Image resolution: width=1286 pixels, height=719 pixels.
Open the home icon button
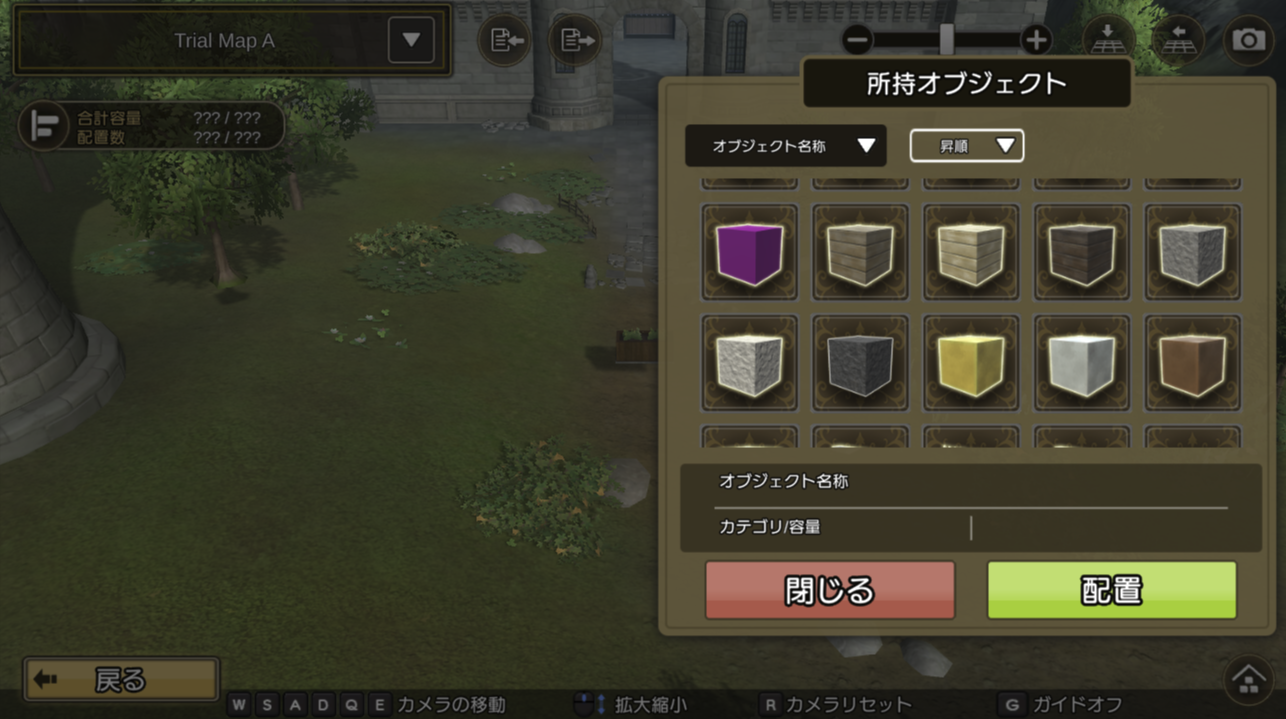coord(1248,680)
